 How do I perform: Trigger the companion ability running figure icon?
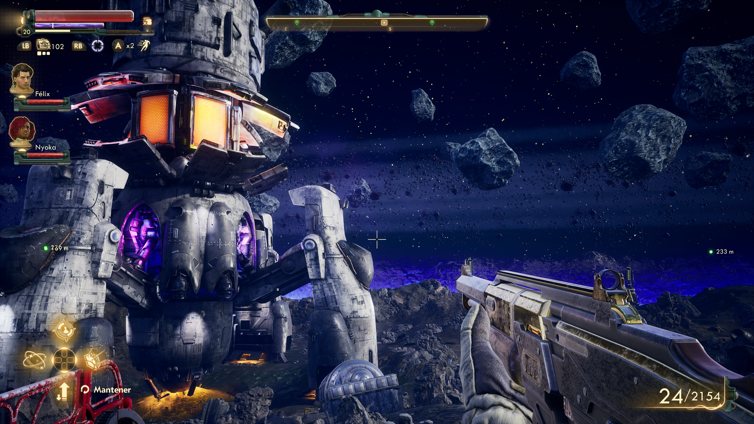pyautogui.click(x=144, y=45)
